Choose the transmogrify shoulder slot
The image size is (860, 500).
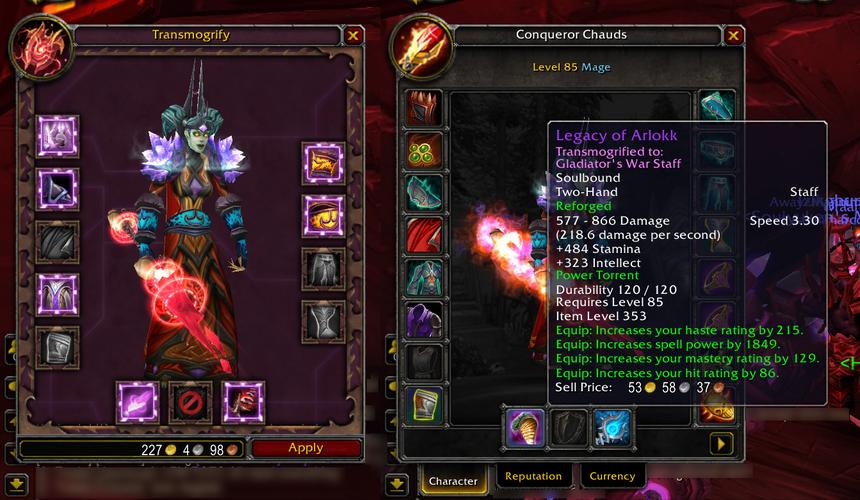pos(57,189)
